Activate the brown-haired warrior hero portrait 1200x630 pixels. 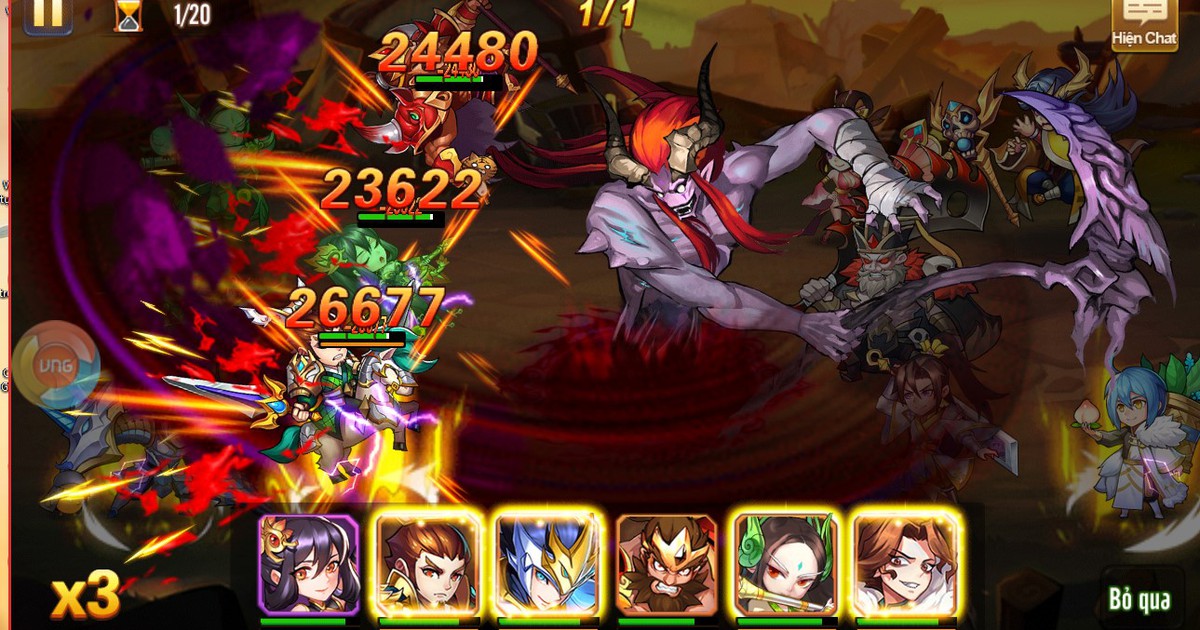tap(428, 565)
